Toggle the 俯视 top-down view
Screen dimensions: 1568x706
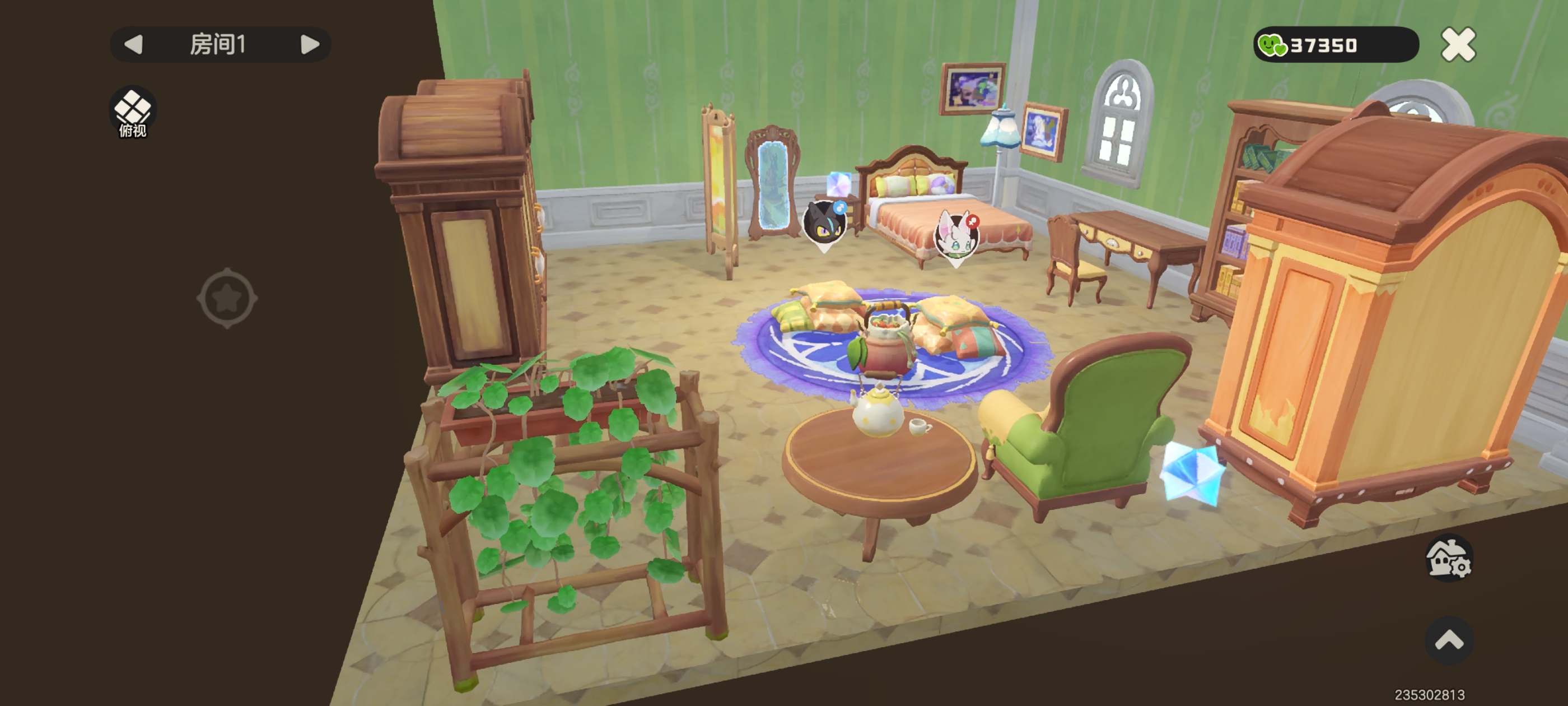coord(133,113)
